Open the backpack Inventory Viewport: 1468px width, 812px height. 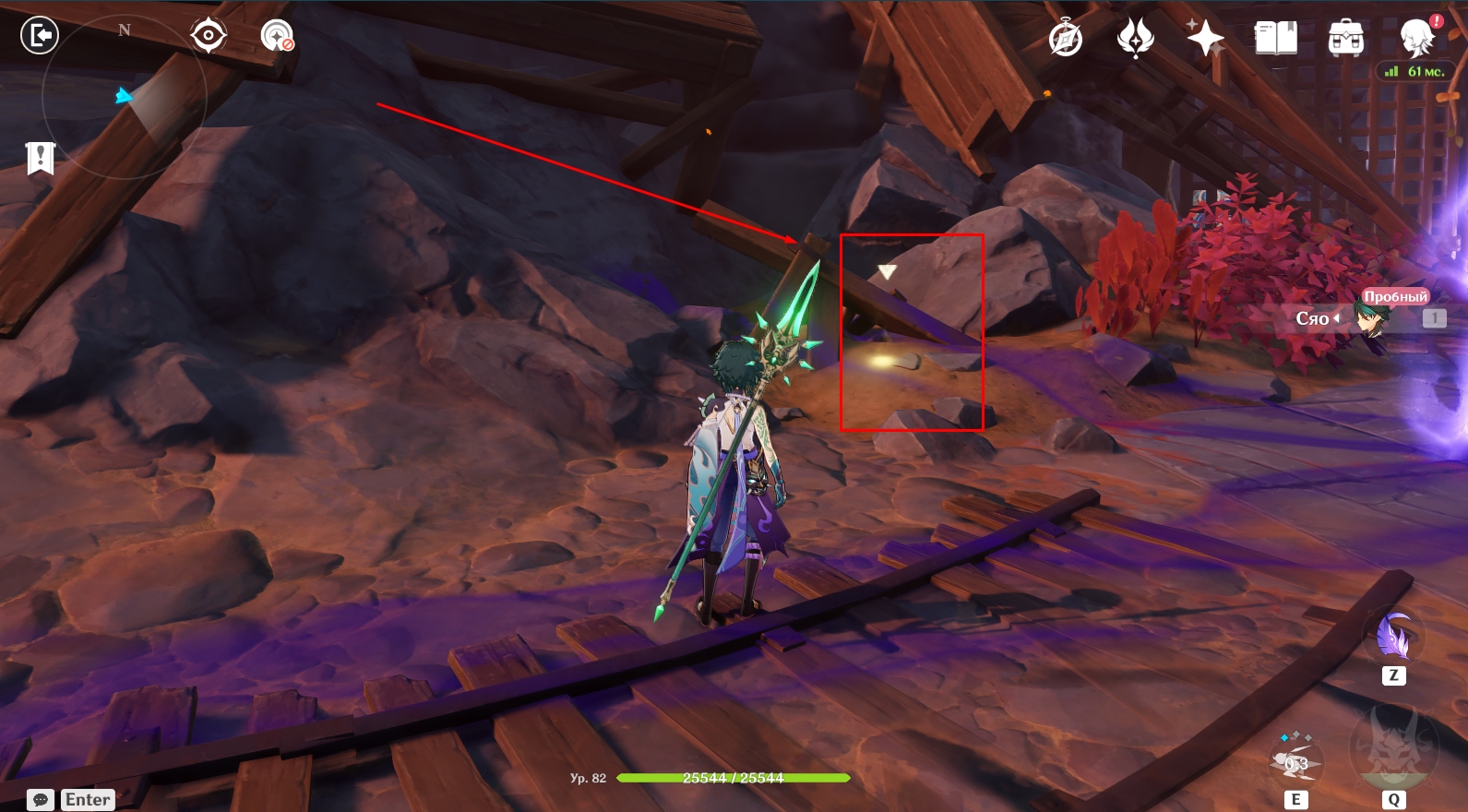(1346, 39)
